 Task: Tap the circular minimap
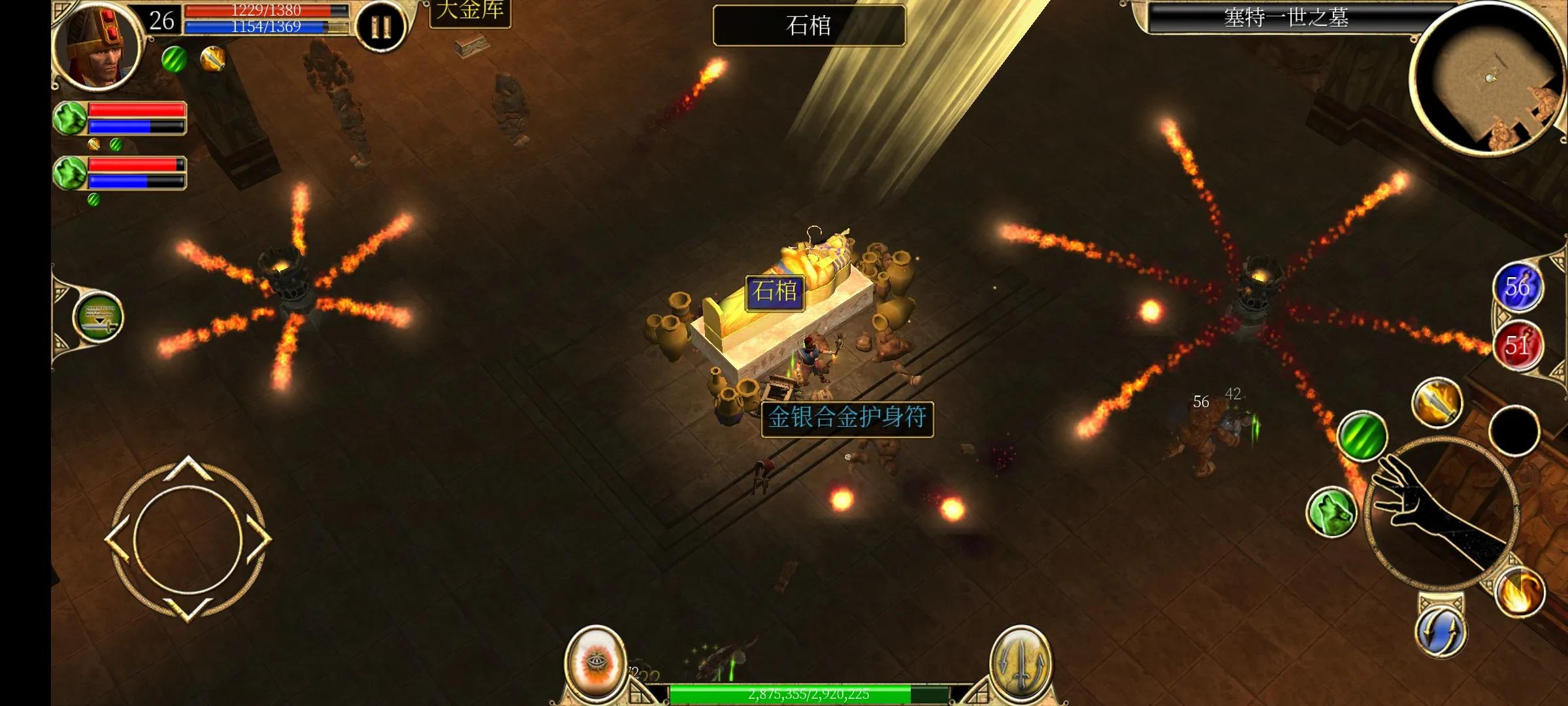1490,80
